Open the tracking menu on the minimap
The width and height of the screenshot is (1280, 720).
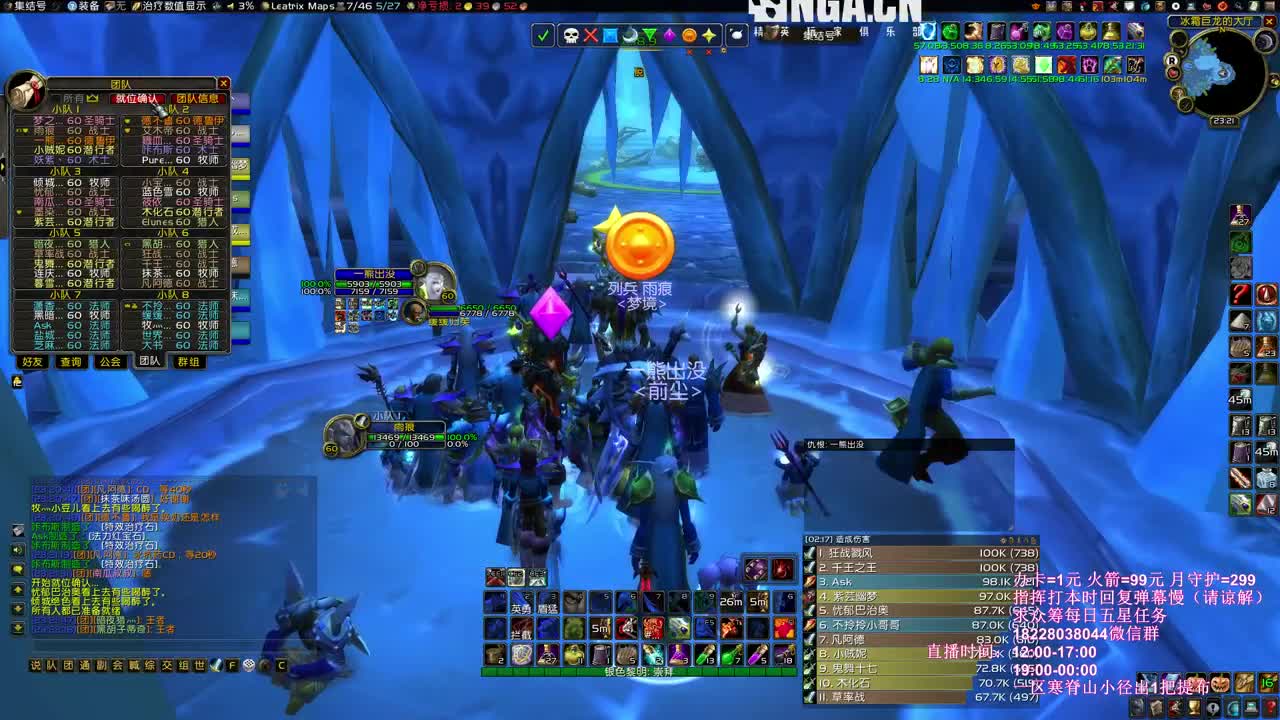pyautogui.click(x=1178, y=40)
